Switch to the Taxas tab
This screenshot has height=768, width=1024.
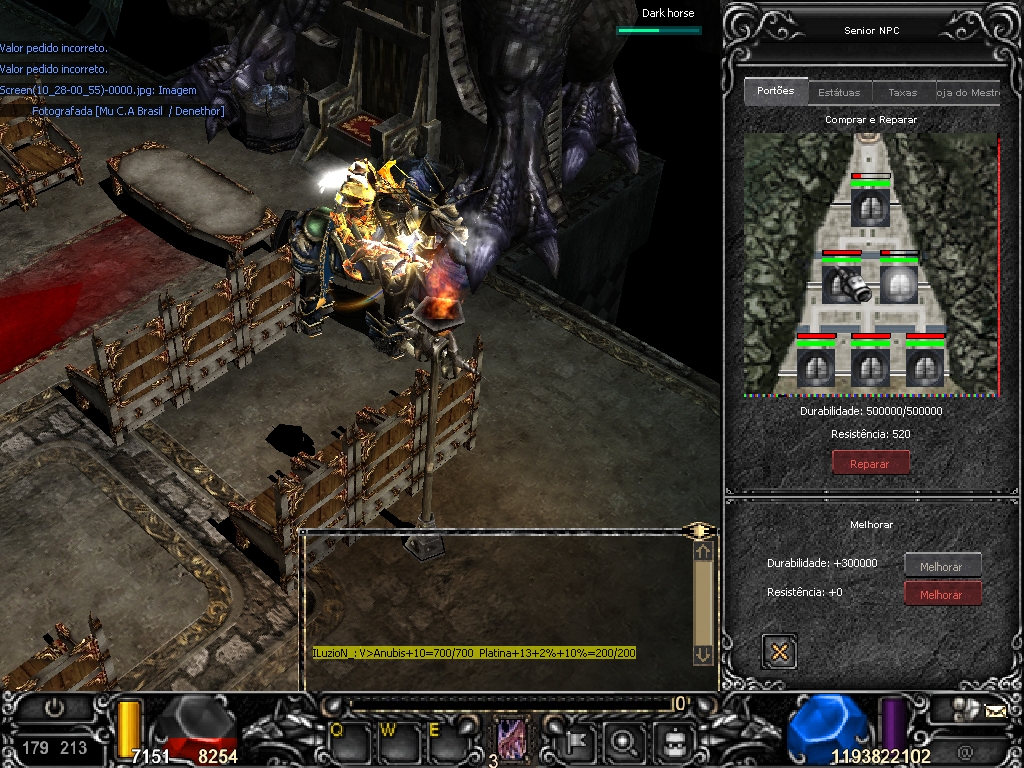coord(902,92)
